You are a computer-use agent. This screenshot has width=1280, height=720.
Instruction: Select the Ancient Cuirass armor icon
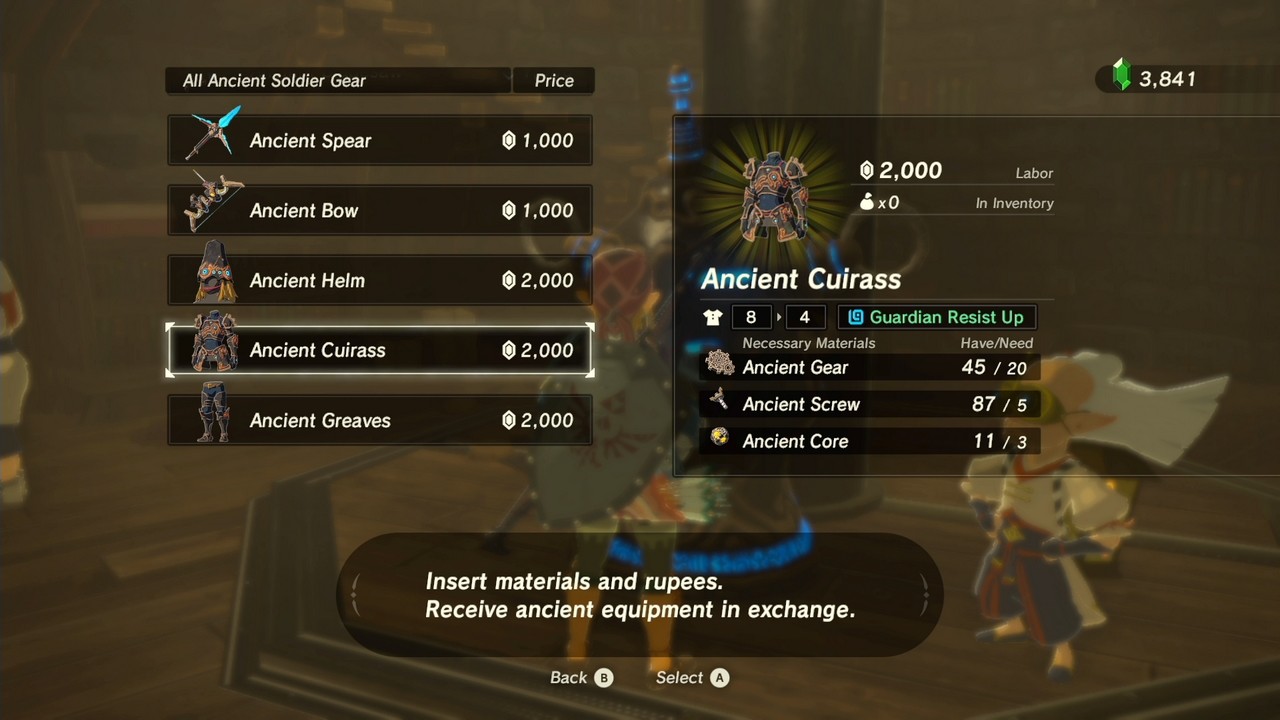coord(208,348)
